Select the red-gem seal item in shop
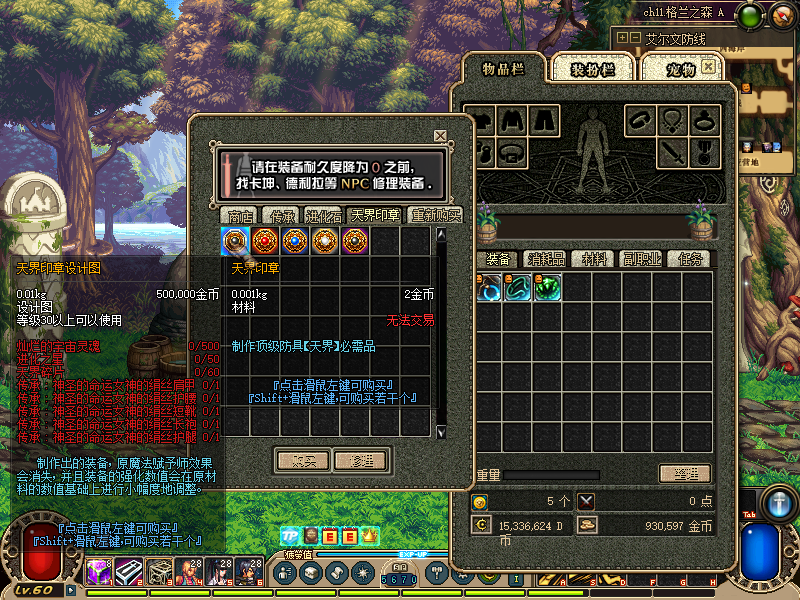Image resolution: width=800 pixels, height=600 pixels. point(266,241)
